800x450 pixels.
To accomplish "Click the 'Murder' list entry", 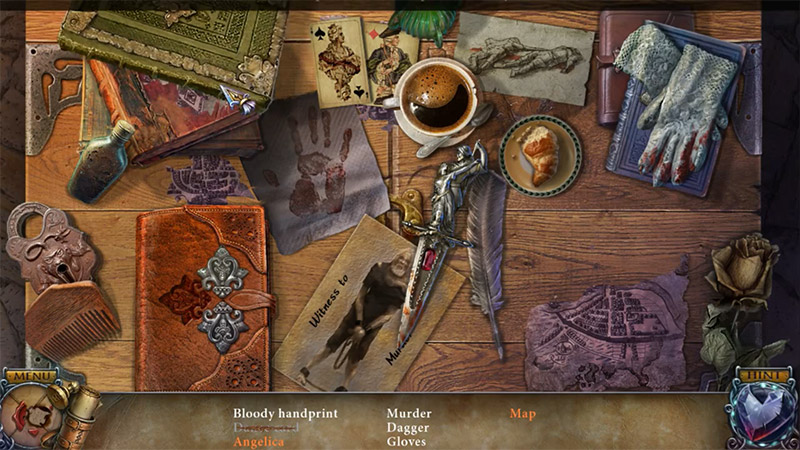I will pos(409,413).
